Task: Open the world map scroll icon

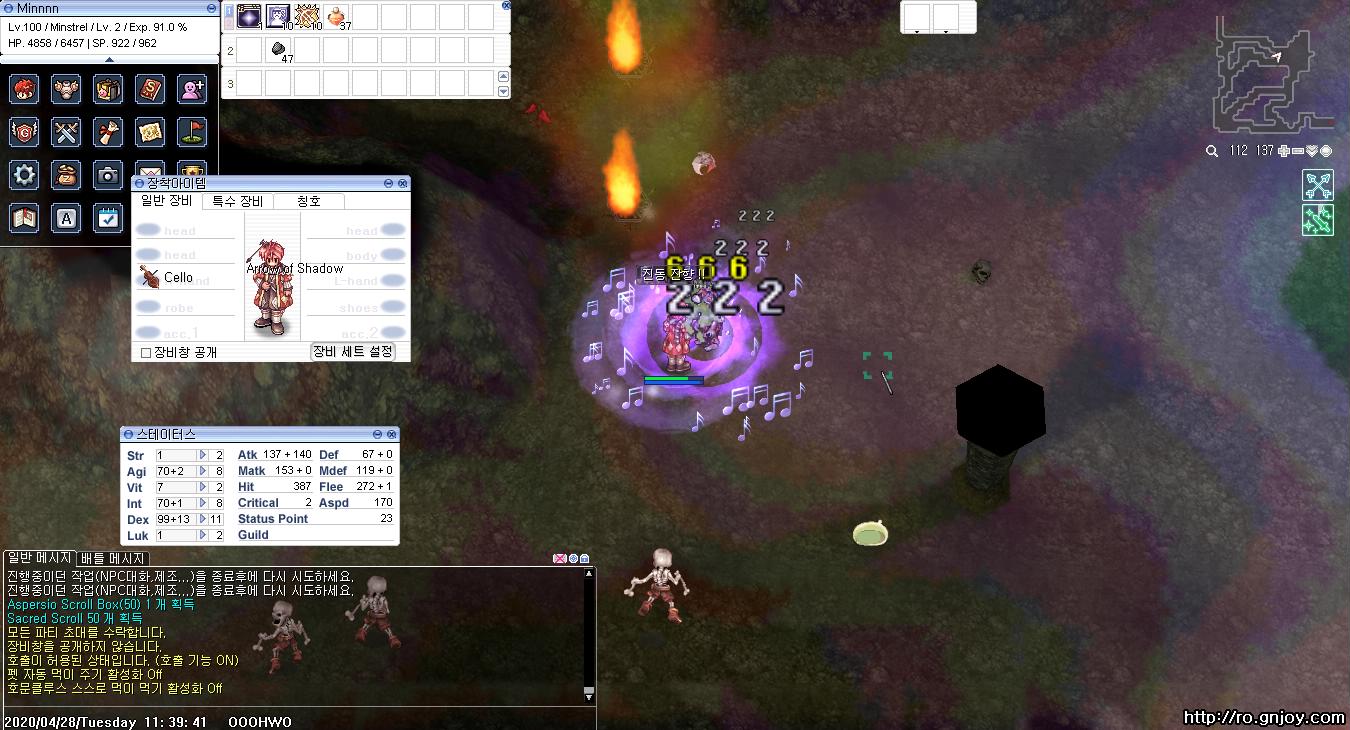Action: click(150, 132)
